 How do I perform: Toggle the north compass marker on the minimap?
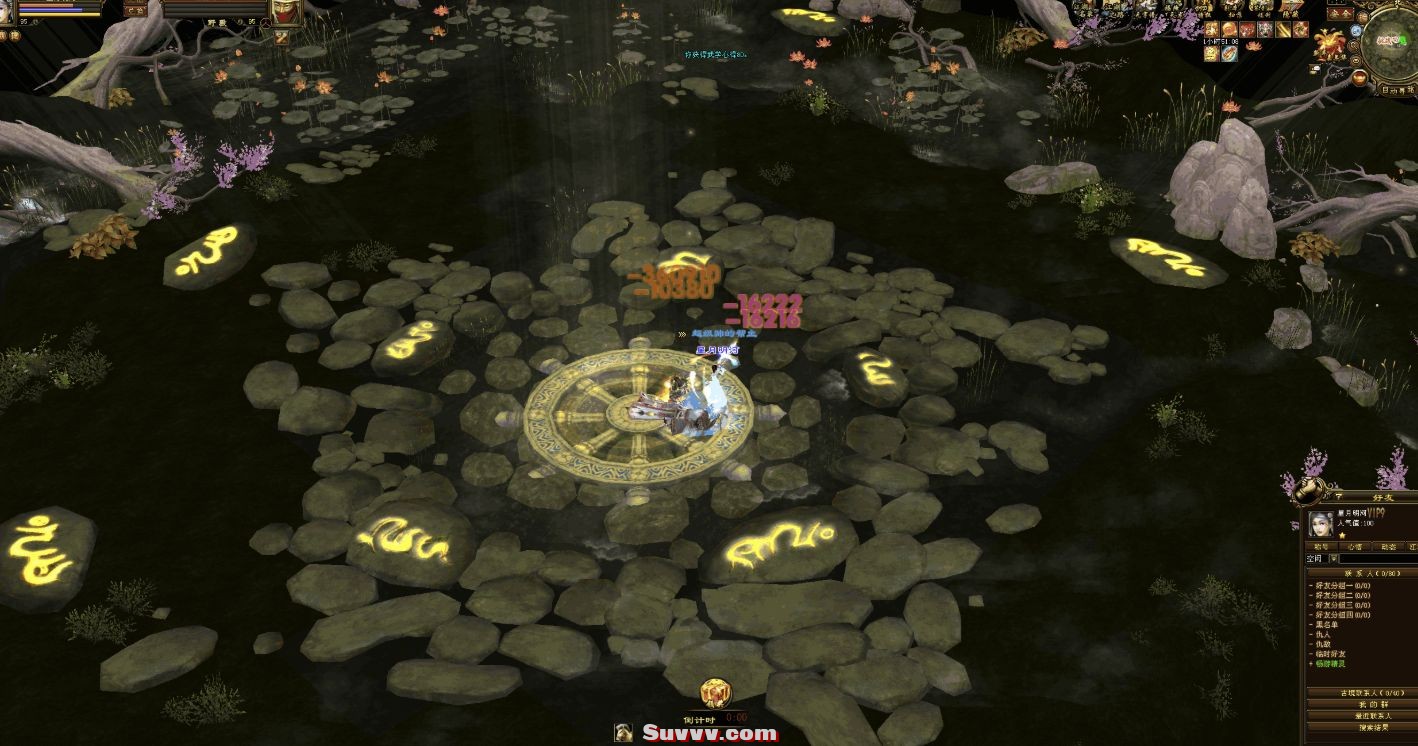pyautogui.click(x=1397, y=4)
